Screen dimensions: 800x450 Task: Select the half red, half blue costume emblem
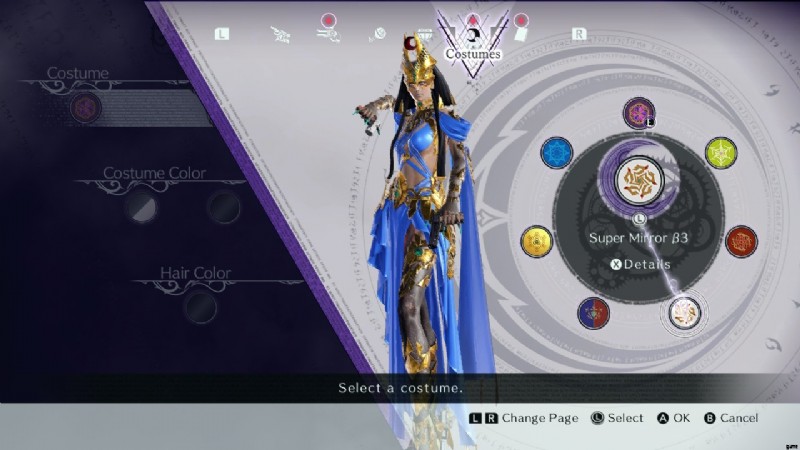tap(594, 313)
